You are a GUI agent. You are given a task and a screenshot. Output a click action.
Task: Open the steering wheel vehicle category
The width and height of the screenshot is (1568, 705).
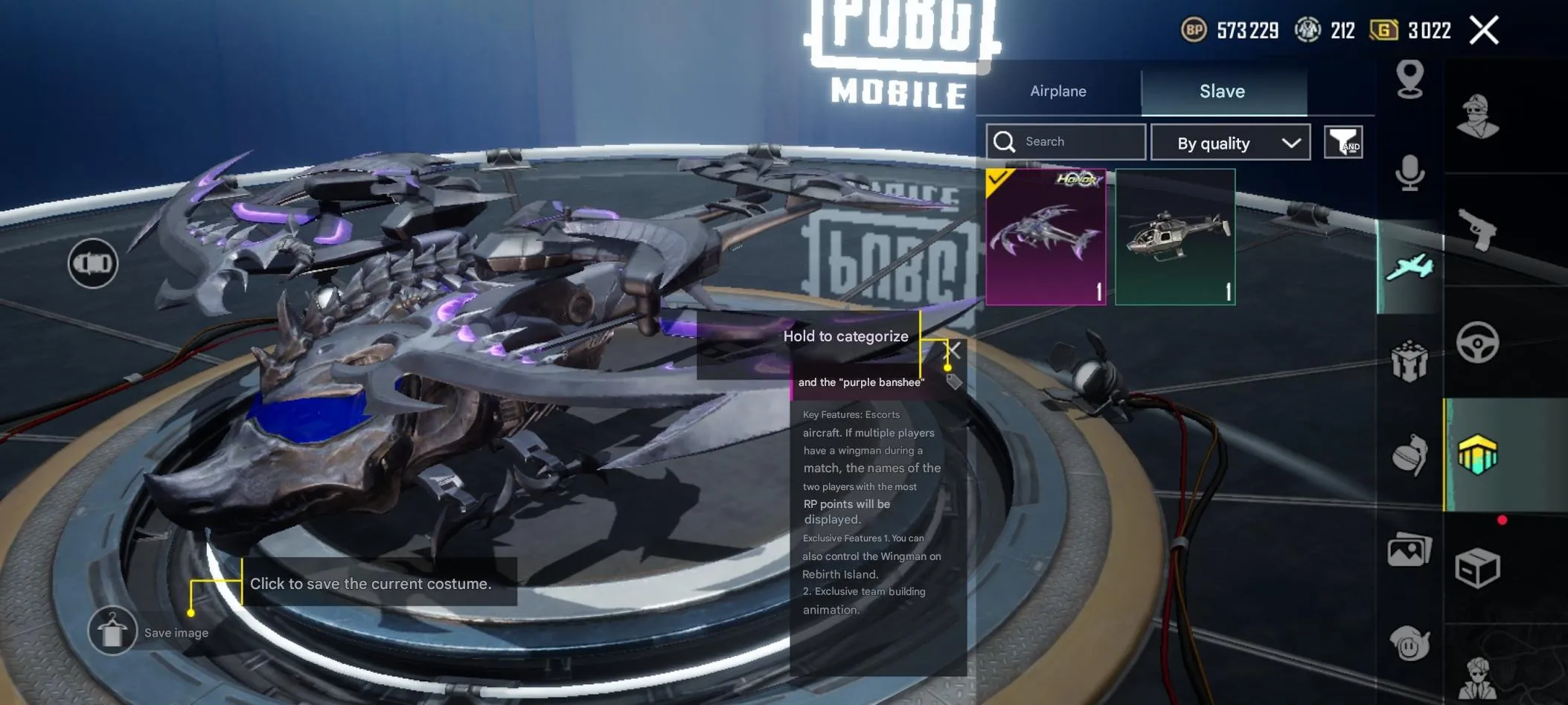pos(1477,343)
